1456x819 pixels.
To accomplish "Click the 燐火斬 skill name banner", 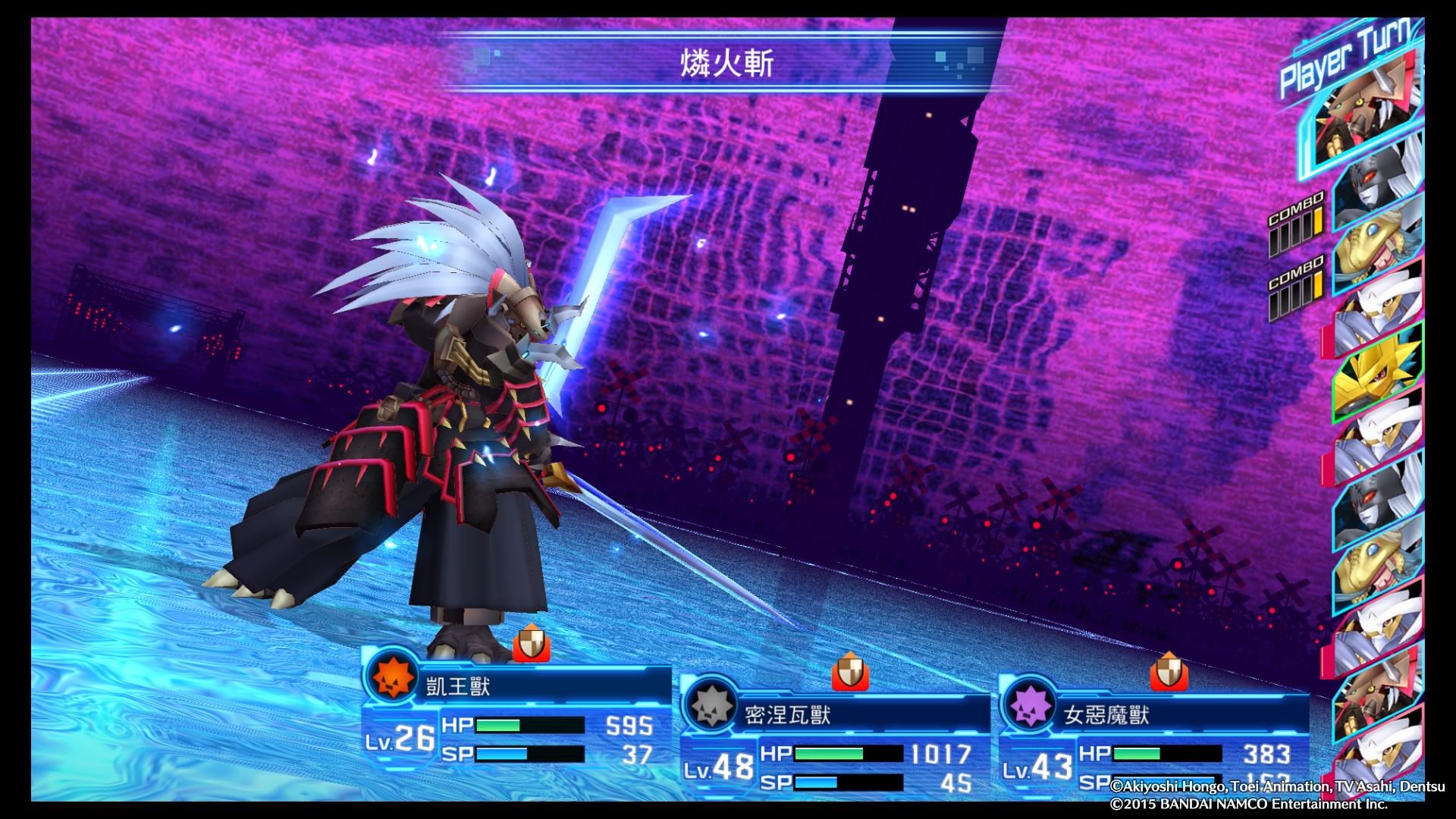I will tap(726, 64).
